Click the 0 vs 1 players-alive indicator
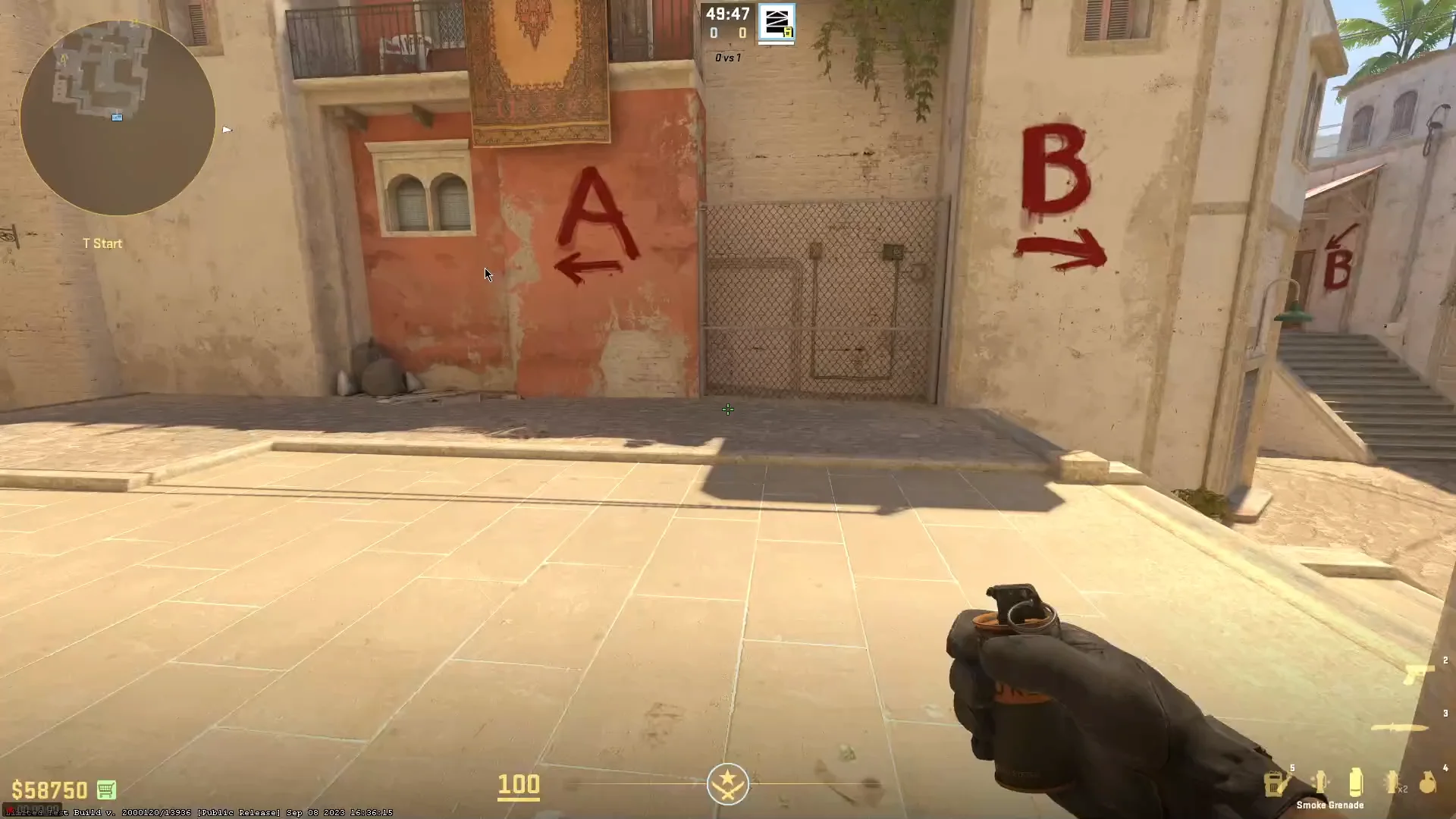This screenshot has height=819, width=1456. point(726,58)
